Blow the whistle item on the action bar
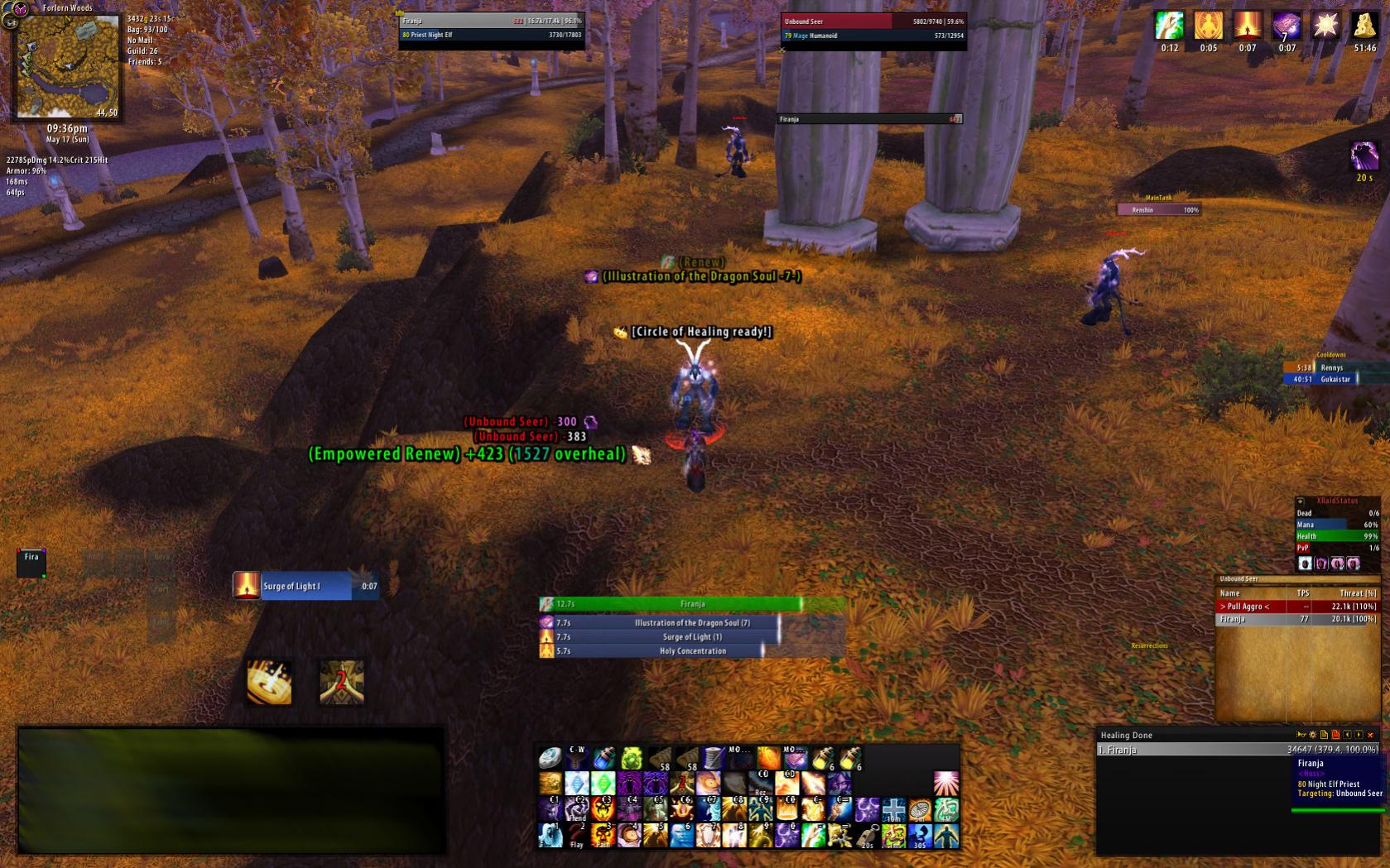This screenshot has height=868, width=1390. coord(867,836)
